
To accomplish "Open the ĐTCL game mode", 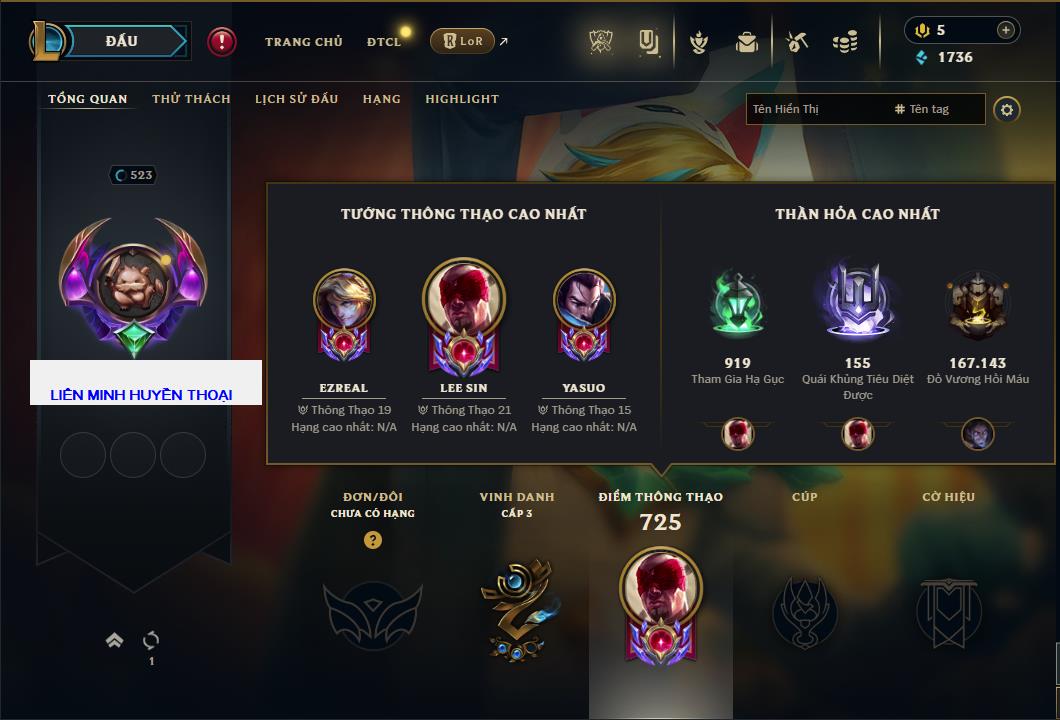I will tap(384, 42).
